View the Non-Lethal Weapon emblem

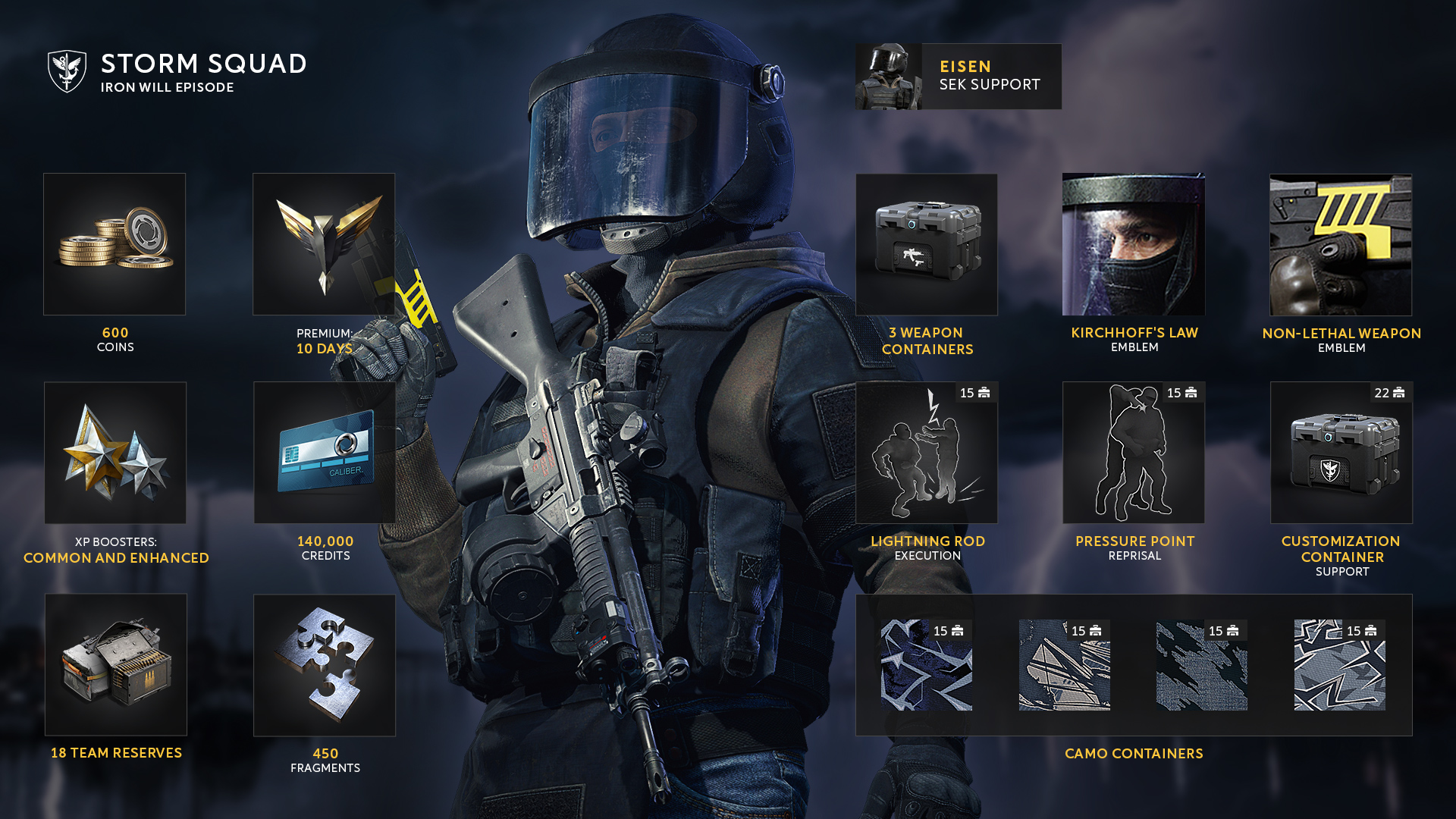(1341, 245)
